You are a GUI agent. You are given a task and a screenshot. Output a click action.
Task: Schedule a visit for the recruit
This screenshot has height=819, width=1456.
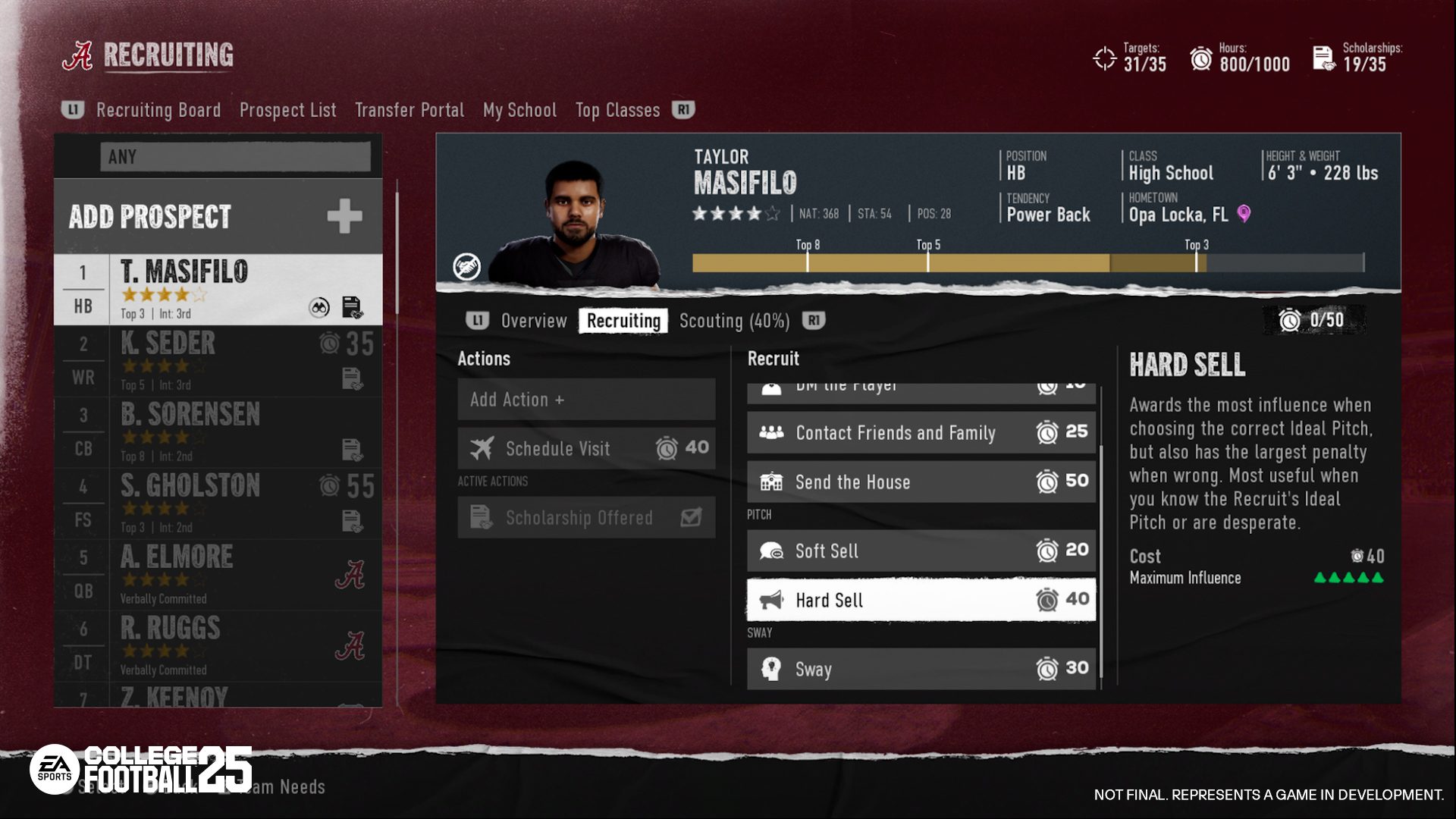pos(586,448)
